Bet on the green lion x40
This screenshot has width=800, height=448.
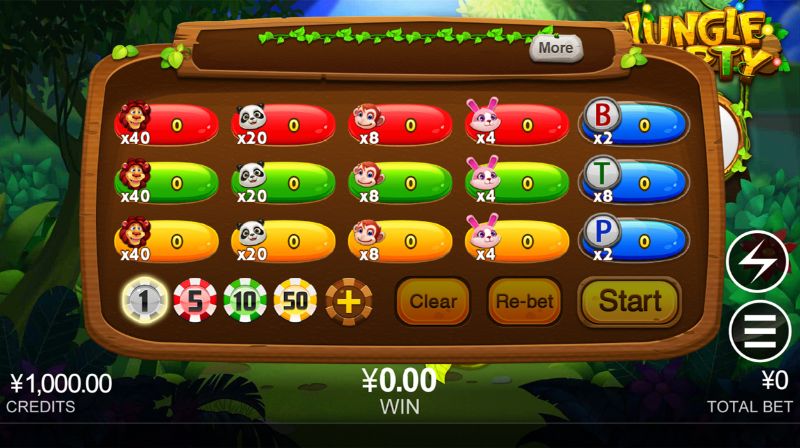tap(167, 183)
